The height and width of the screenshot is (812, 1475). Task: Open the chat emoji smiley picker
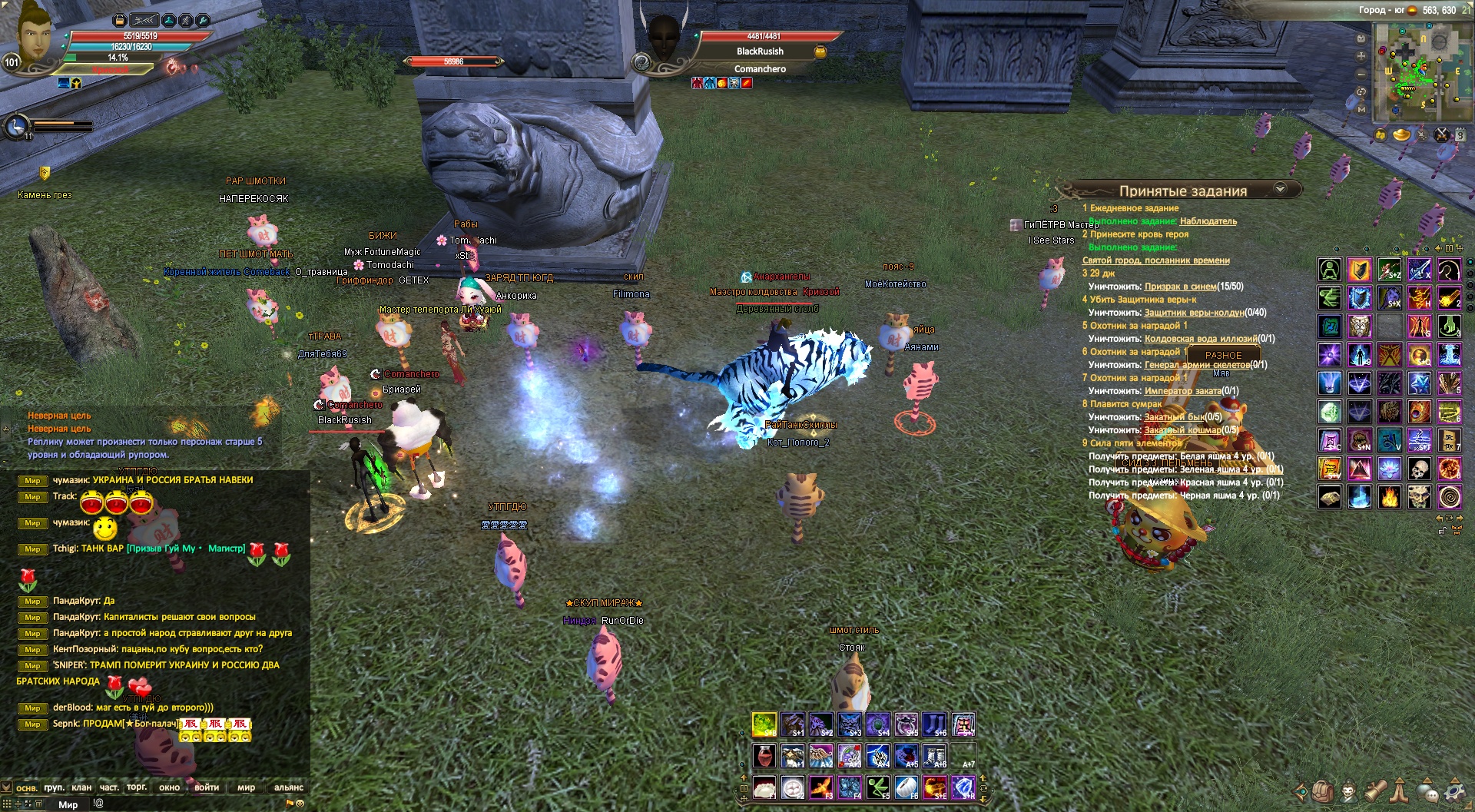click(x=300, y=804)
